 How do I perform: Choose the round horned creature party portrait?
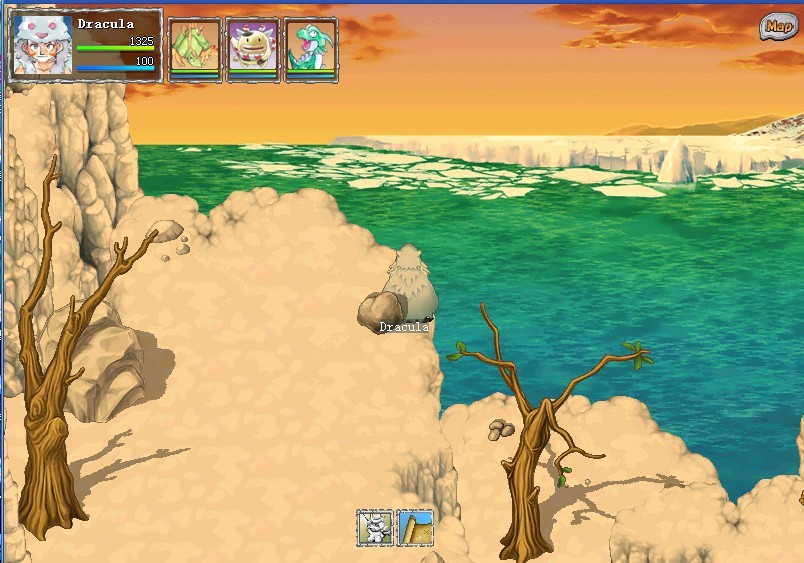252,47
